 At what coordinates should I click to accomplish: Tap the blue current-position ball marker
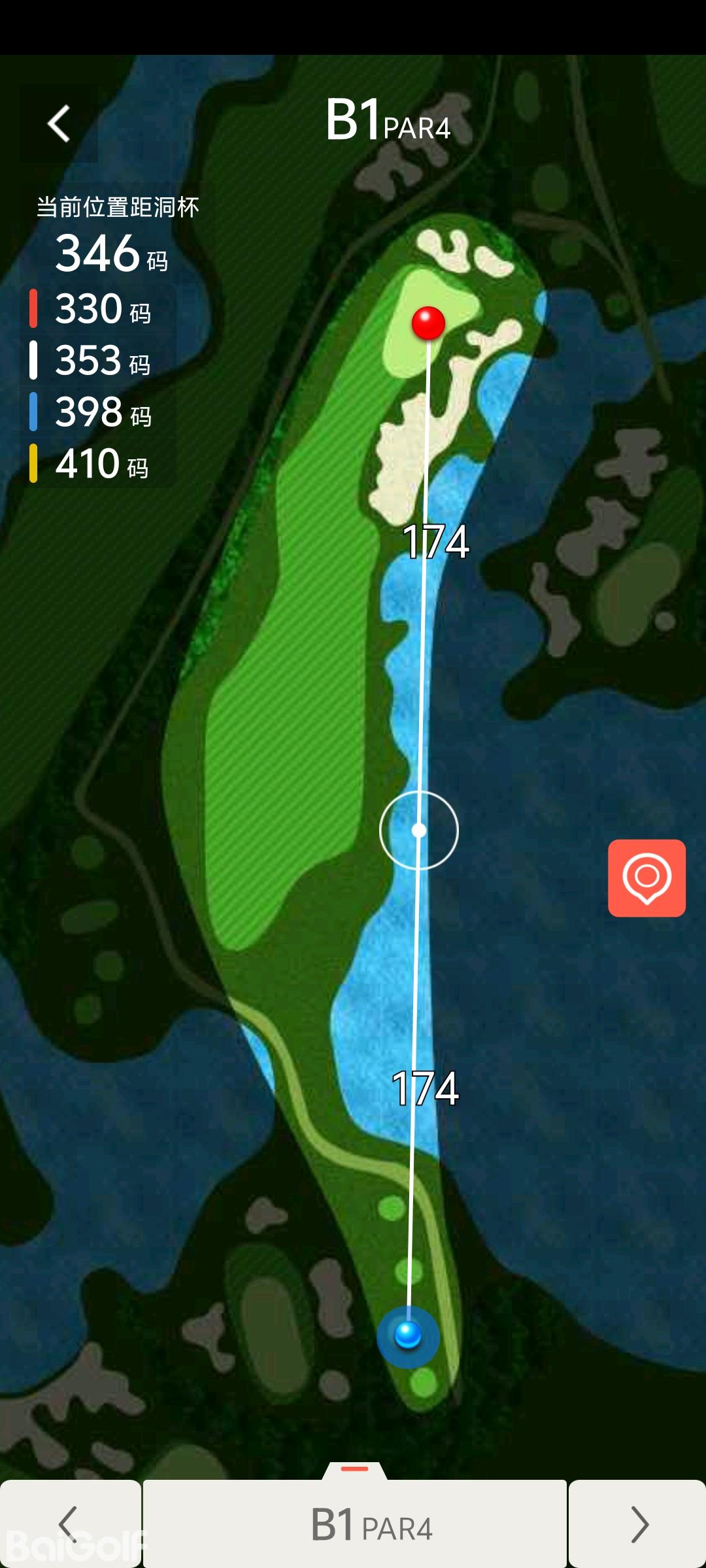[x=408, y=1336]
